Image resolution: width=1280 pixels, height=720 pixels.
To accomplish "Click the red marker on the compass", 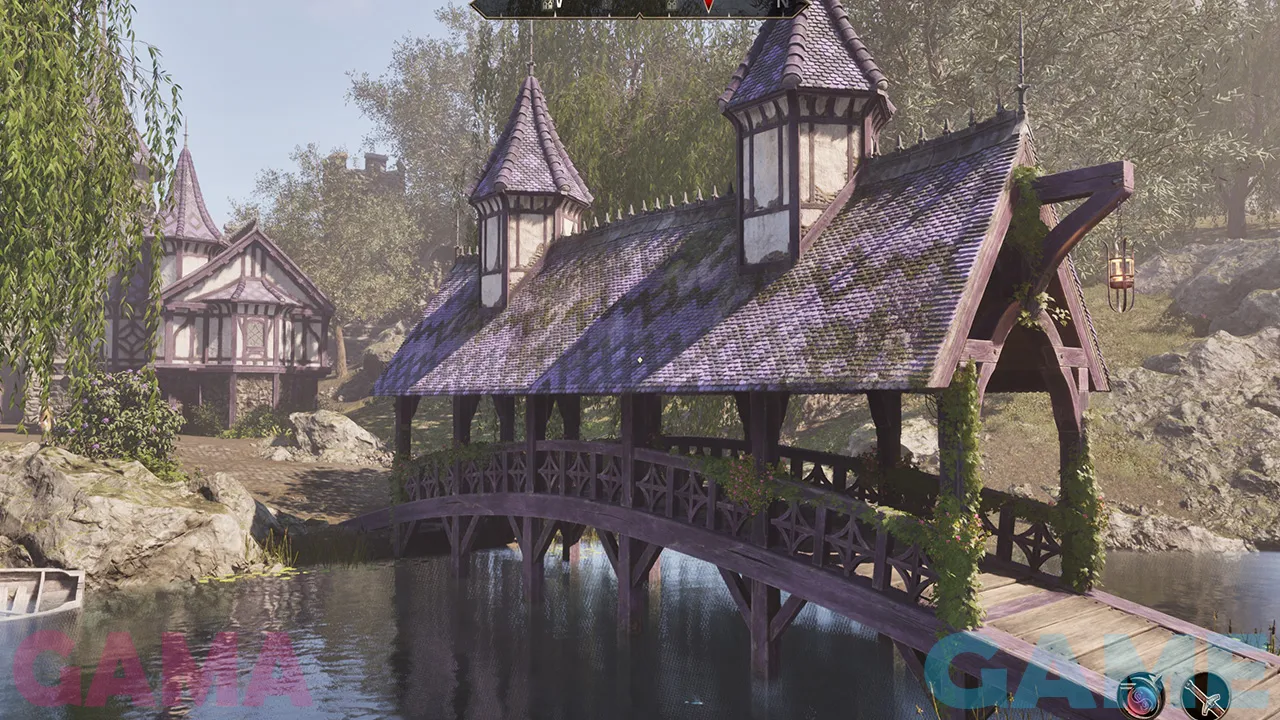I will coord(708,6).
